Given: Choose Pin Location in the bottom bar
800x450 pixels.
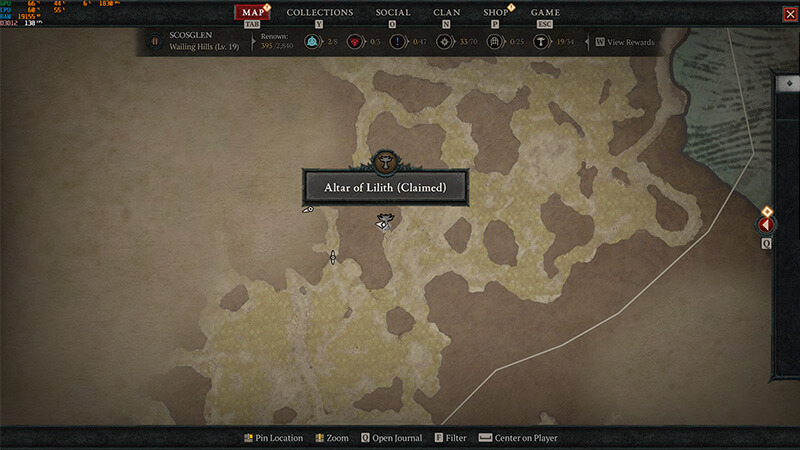Looking at the screenshot, I should point(273,438).
